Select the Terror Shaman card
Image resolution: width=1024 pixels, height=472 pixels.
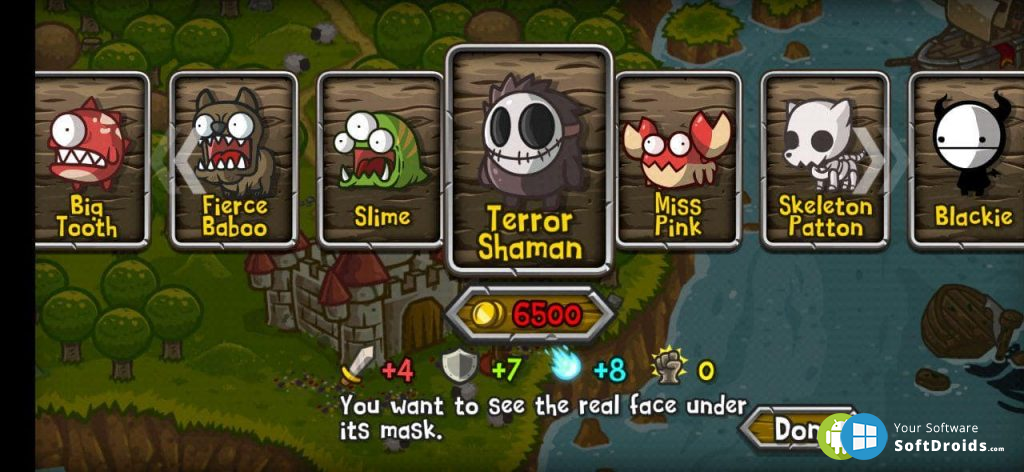pyautogui.click(x=528, y=160)
